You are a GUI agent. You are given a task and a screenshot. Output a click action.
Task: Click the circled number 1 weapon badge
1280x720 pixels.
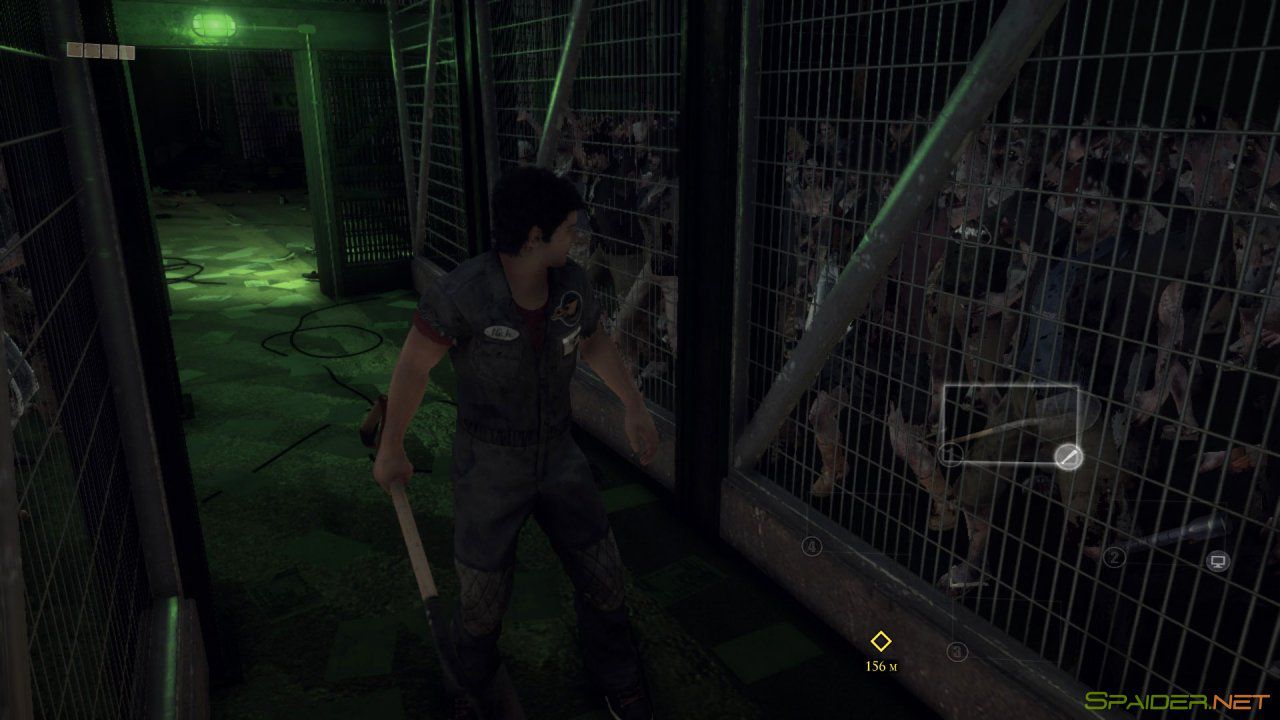[x=949, y=454]
